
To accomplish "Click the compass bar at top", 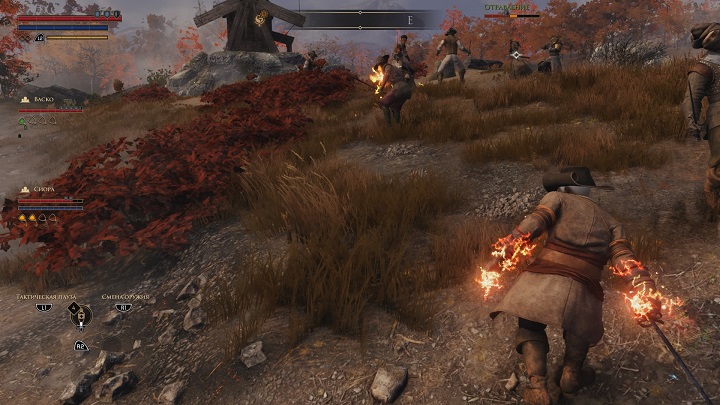I will pyautogui.click(x=370, y=19).
